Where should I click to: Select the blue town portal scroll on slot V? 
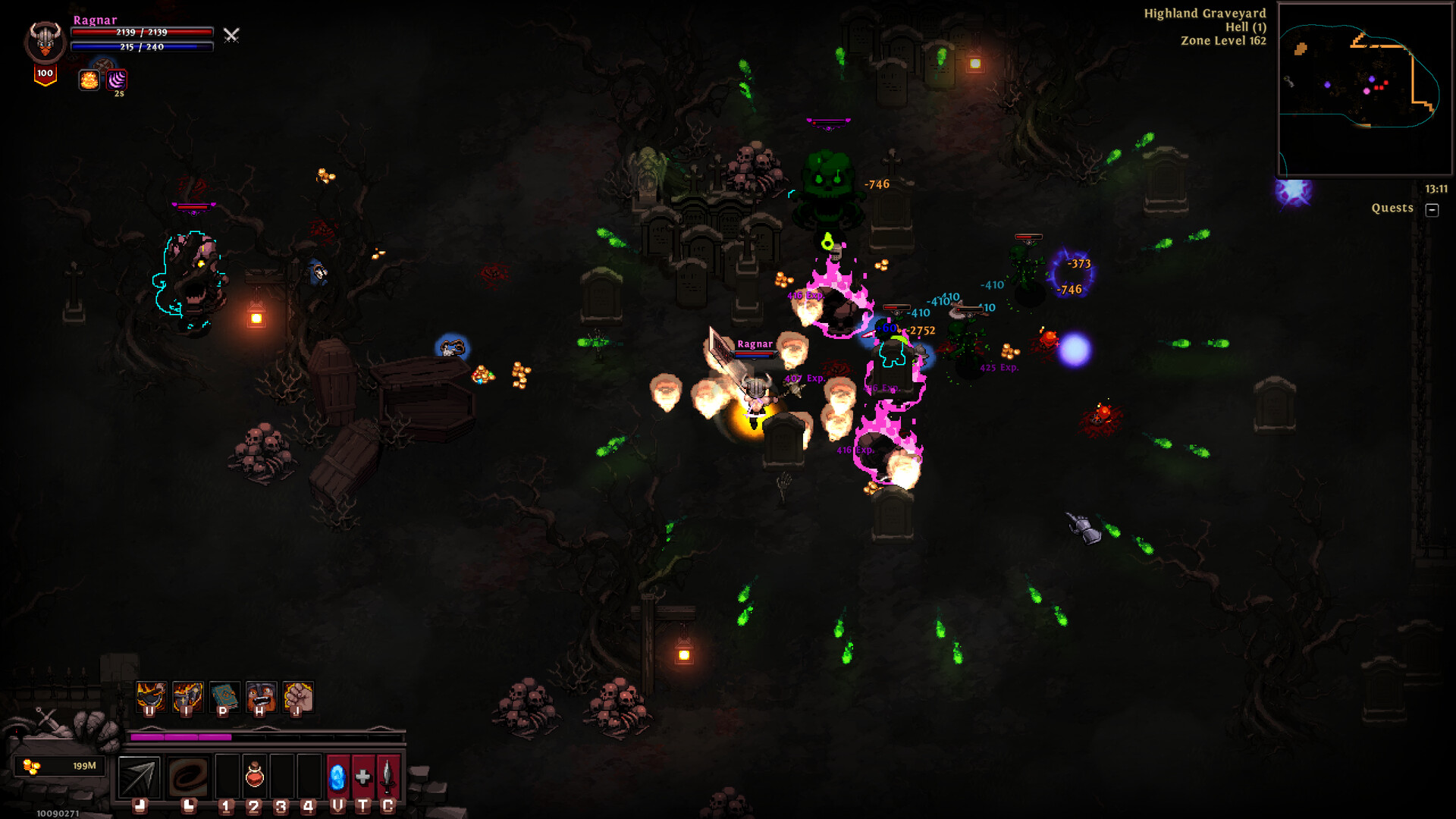pyautogui.click(x=337, y=777)
